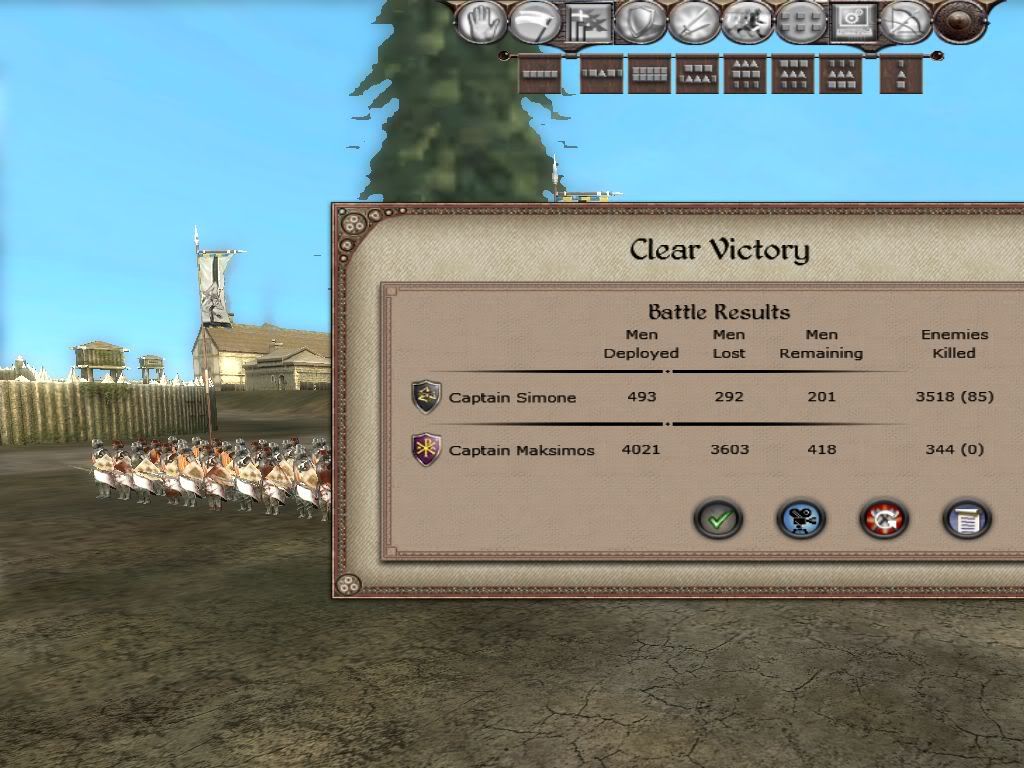
Task: Select the open hand halt button
Action: 481,22
